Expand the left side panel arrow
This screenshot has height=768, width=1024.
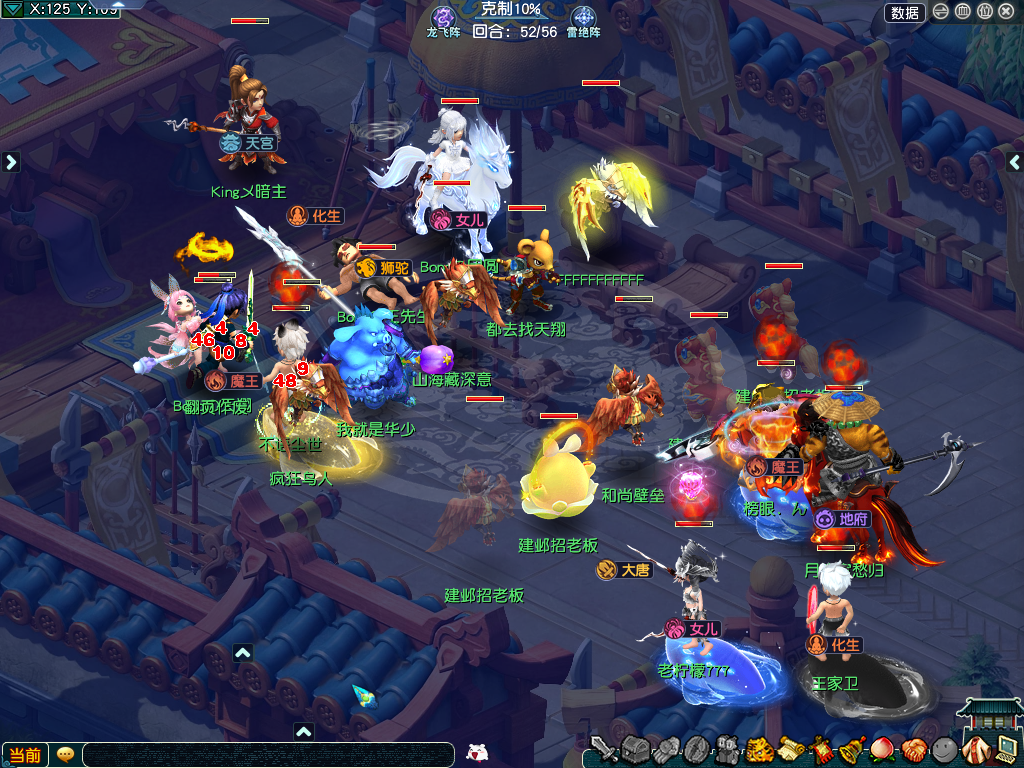pos(11,162)
